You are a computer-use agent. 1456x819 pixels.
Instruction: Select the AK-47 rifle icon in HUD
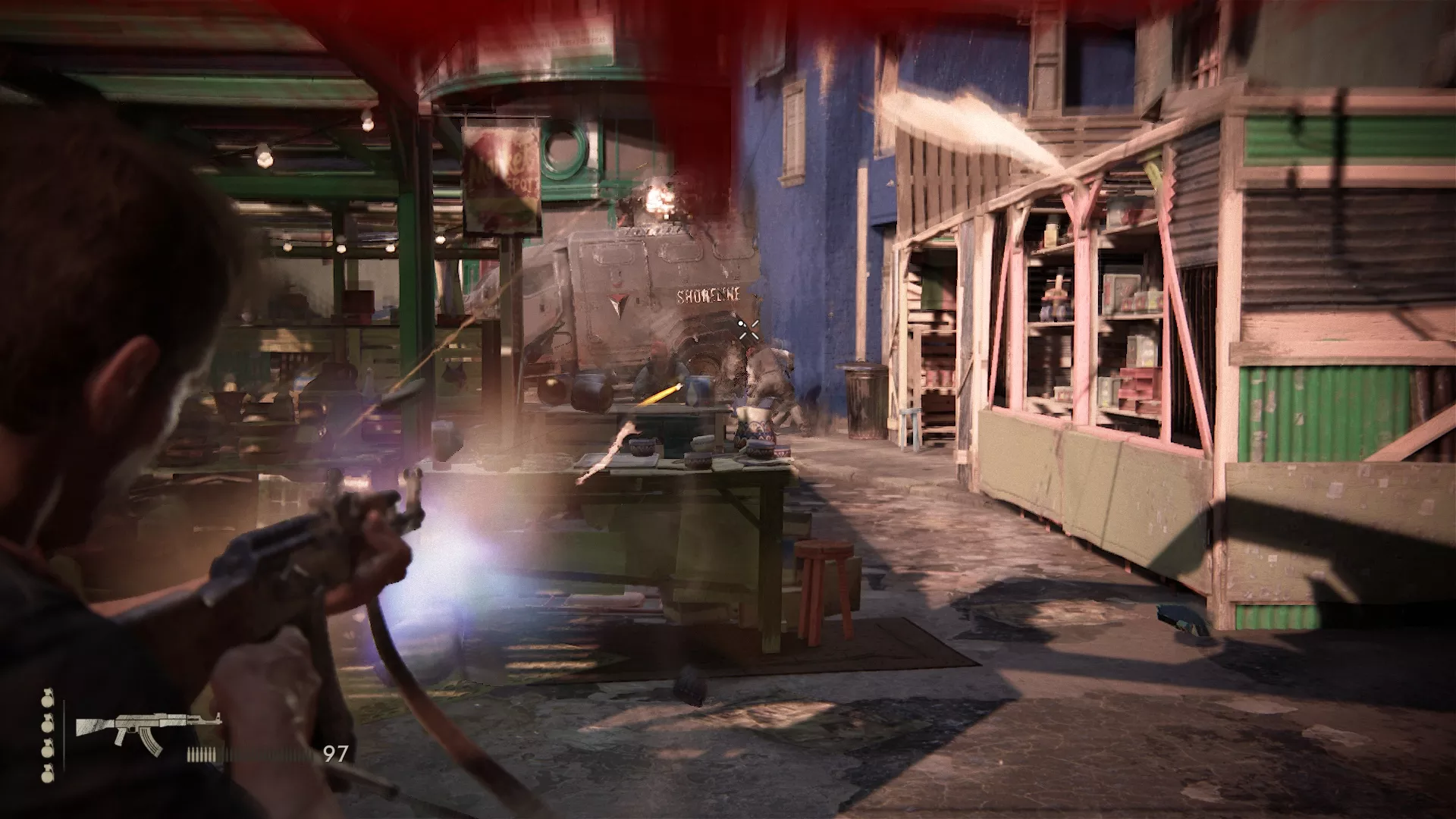coord(144,724)
